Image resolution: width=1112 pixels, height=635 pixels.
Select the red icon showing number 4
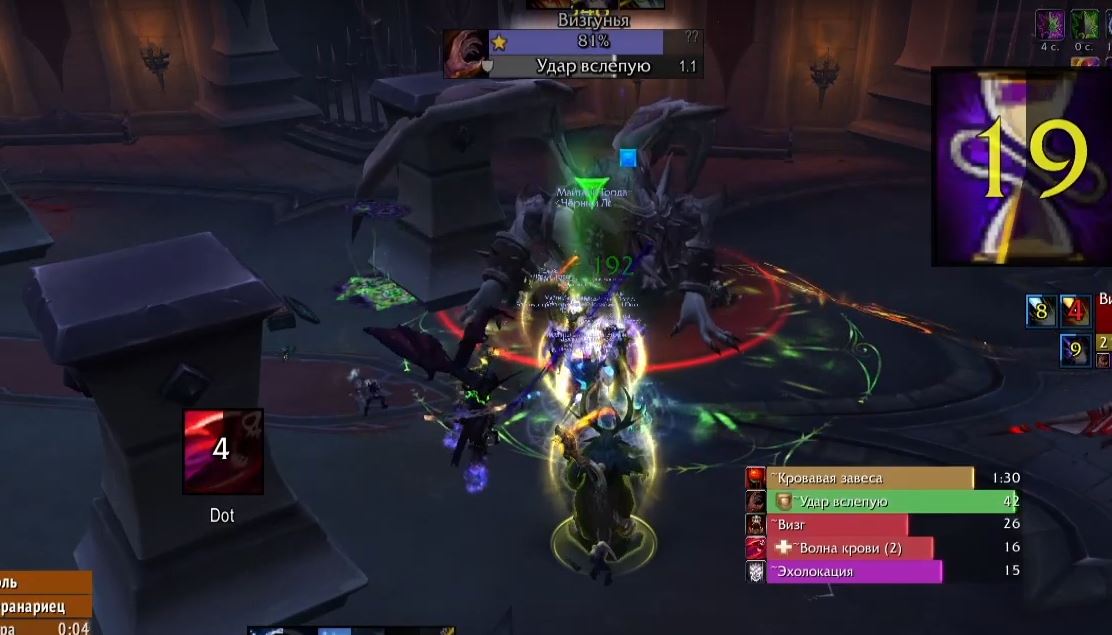(x=1076, y=311)
